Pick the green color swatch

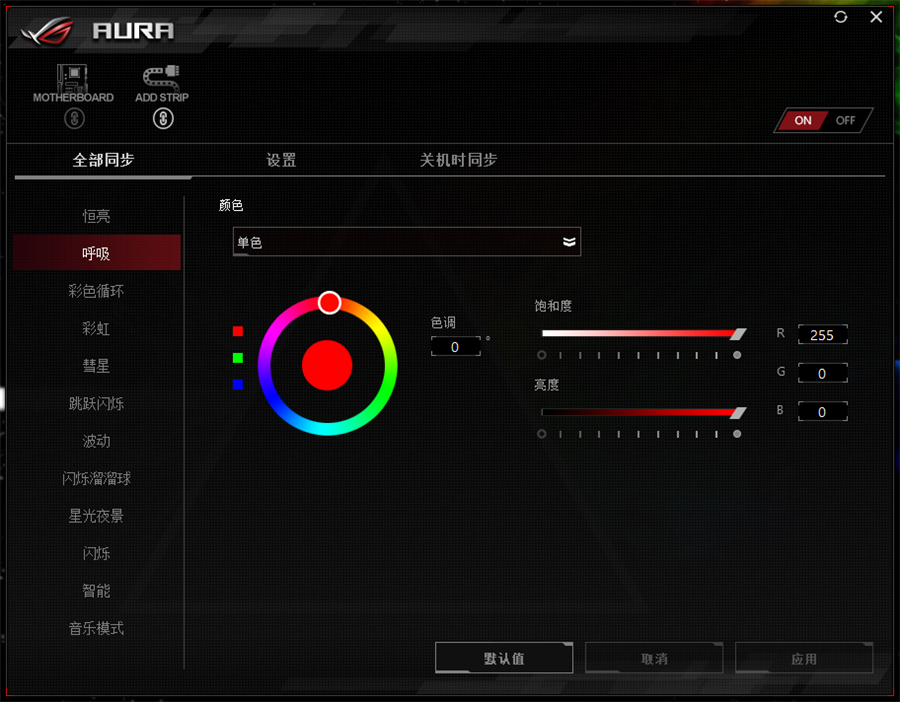pos(238,357)
